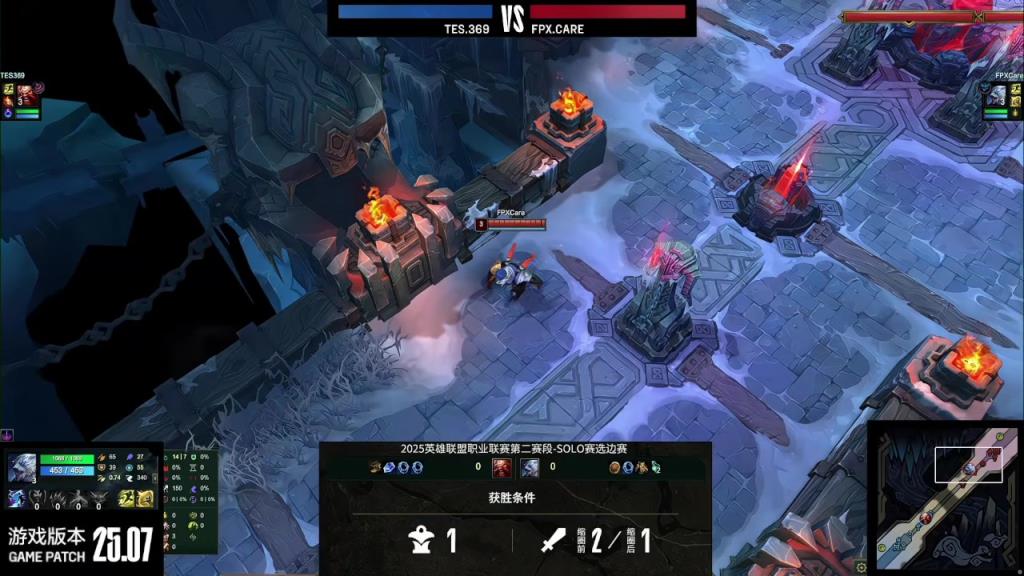Click the passive ability icon in HUD
Image resolution: width=1024 pixels, height=576 pixels.
click(18, 499)
